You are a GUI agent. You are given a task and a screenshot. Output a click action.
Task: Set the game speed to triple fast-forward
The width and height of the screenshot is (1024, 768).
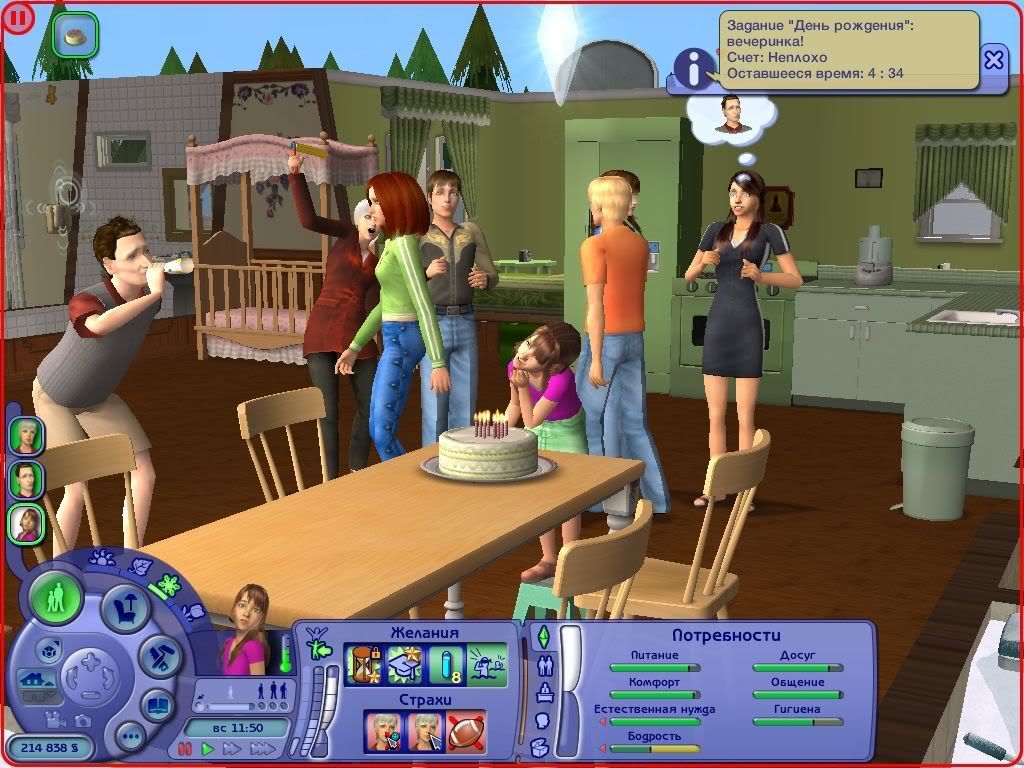262,749
